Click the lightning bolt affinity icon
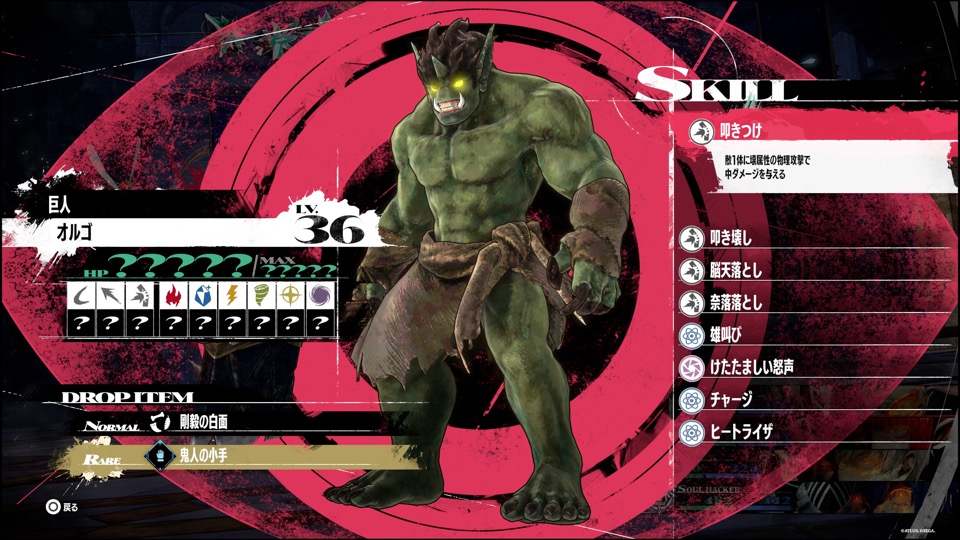Screen dimensions: 960x540 click(231, 296)
